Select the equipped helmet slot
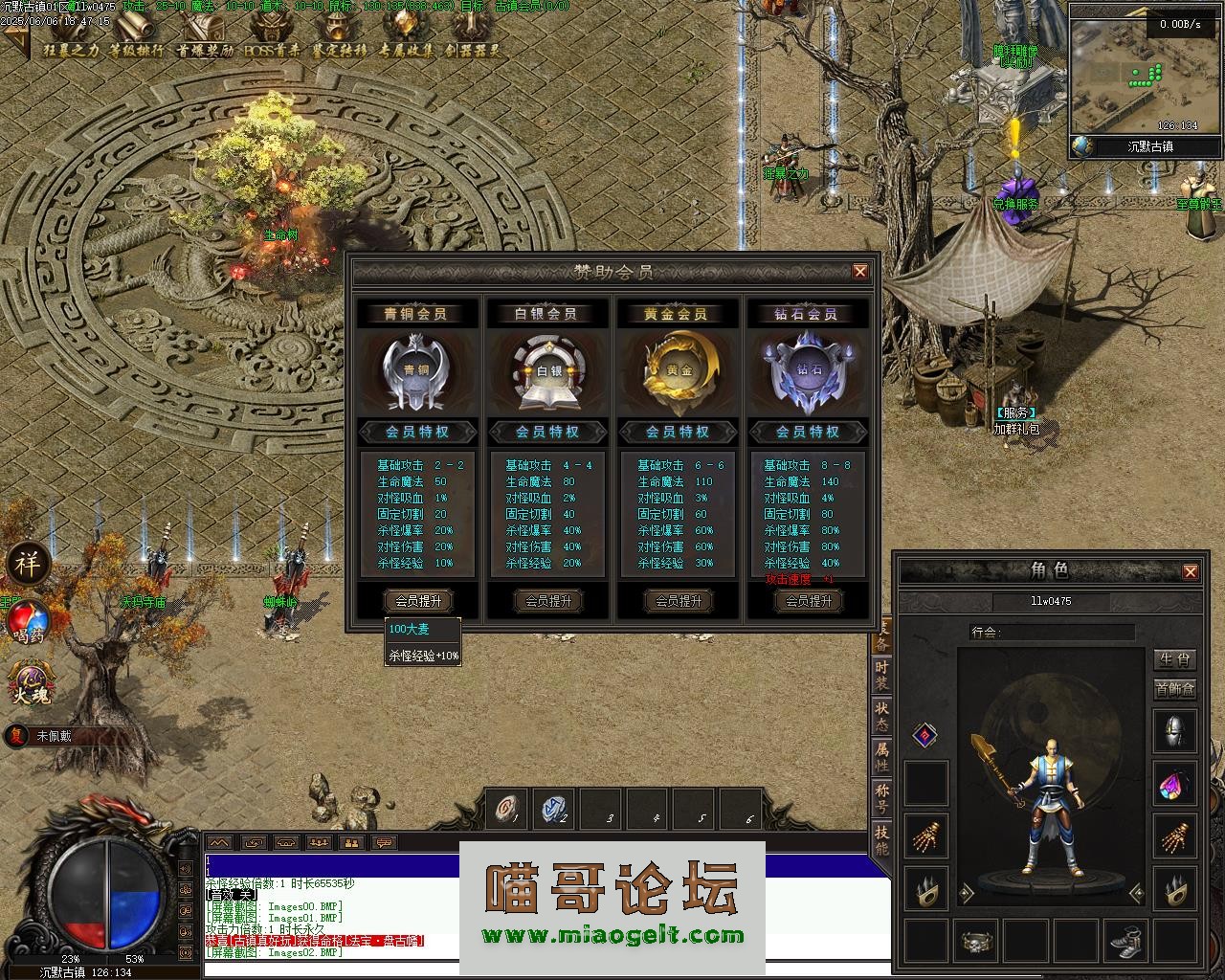This screenshot has height=980, width=1225. (1174, 732)
